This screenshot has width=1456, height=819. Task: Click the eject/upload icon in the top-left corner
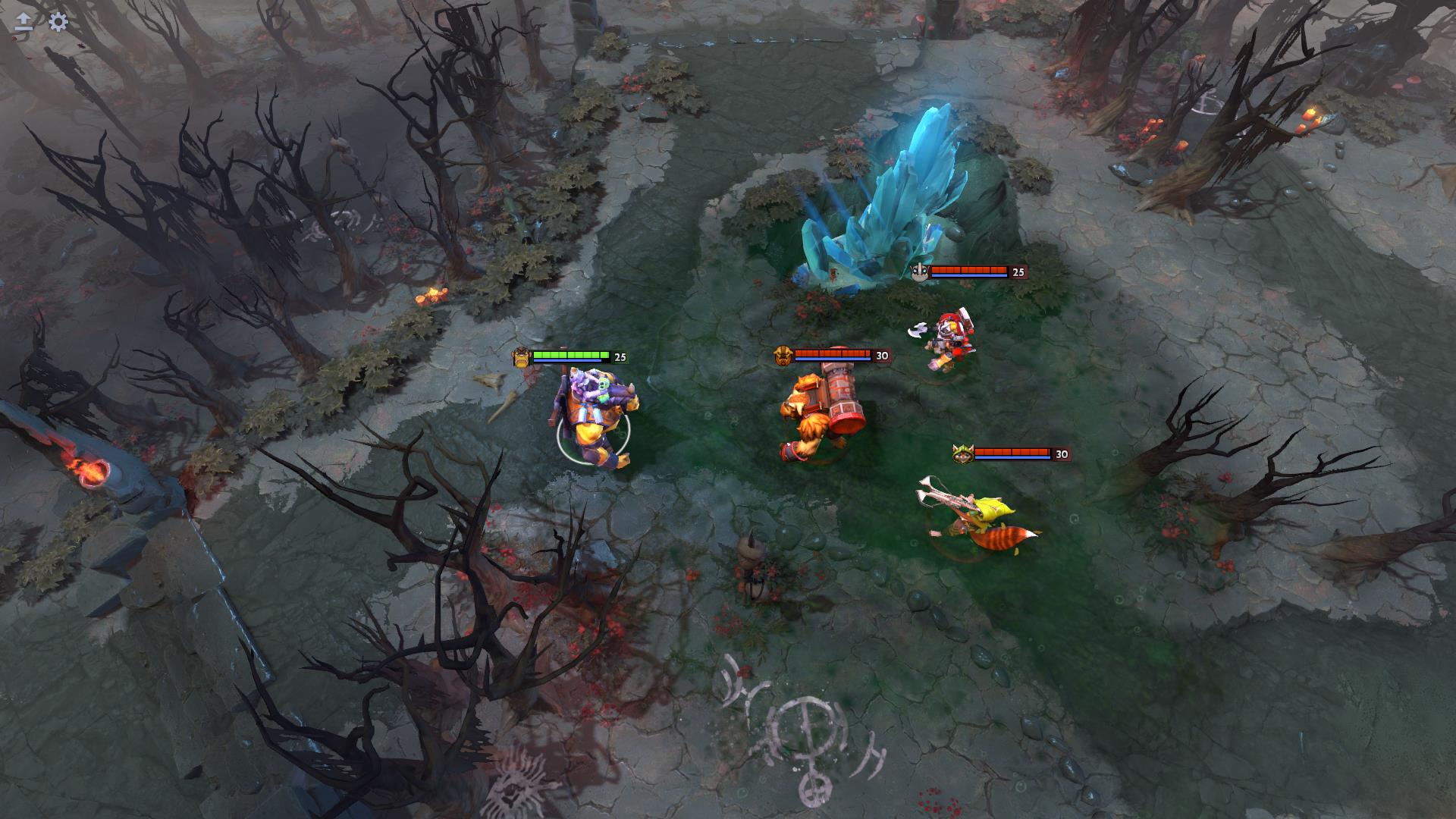coord(23,20)
